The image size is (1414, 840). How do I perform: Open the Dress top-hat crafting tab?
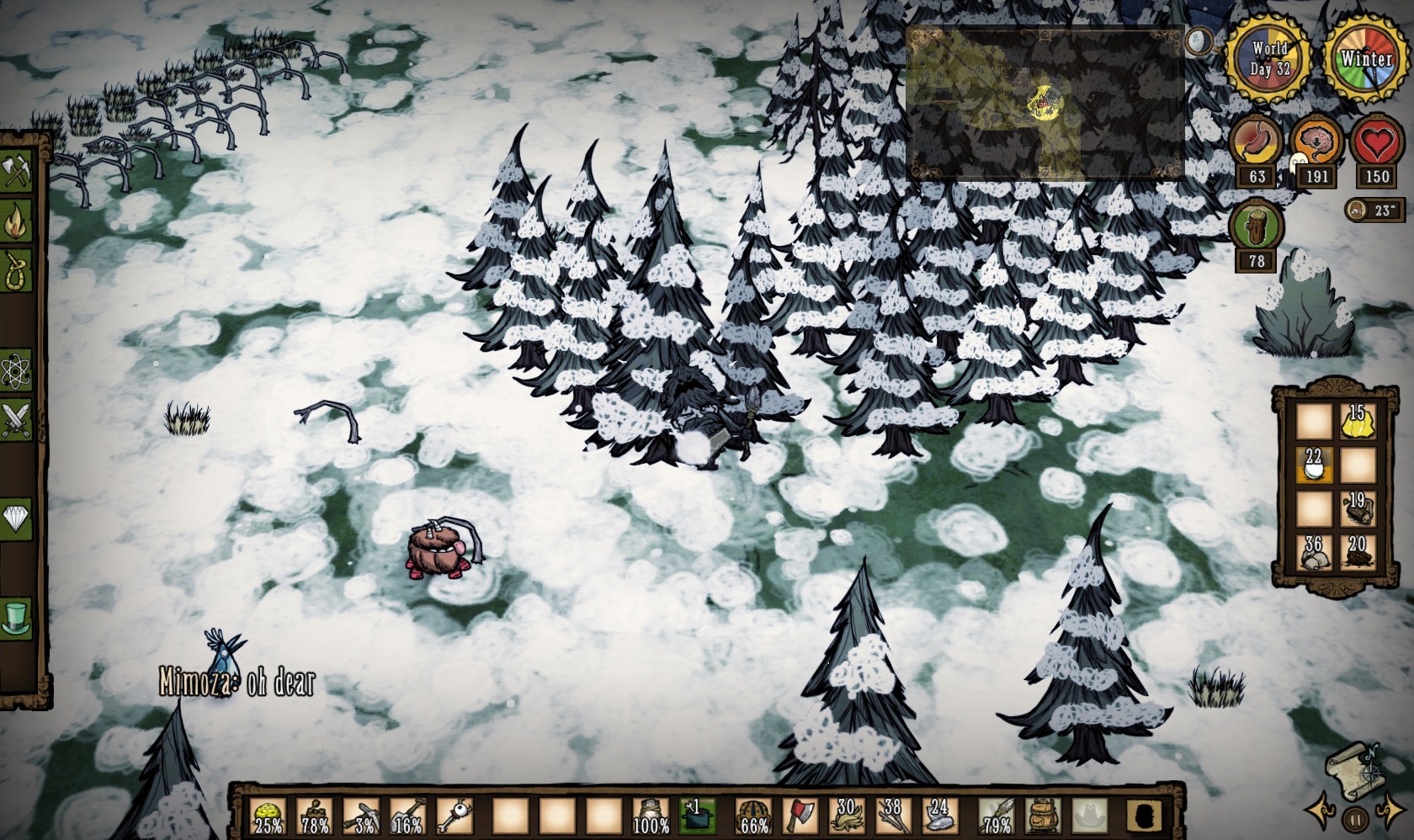click(x=15, y=617)
